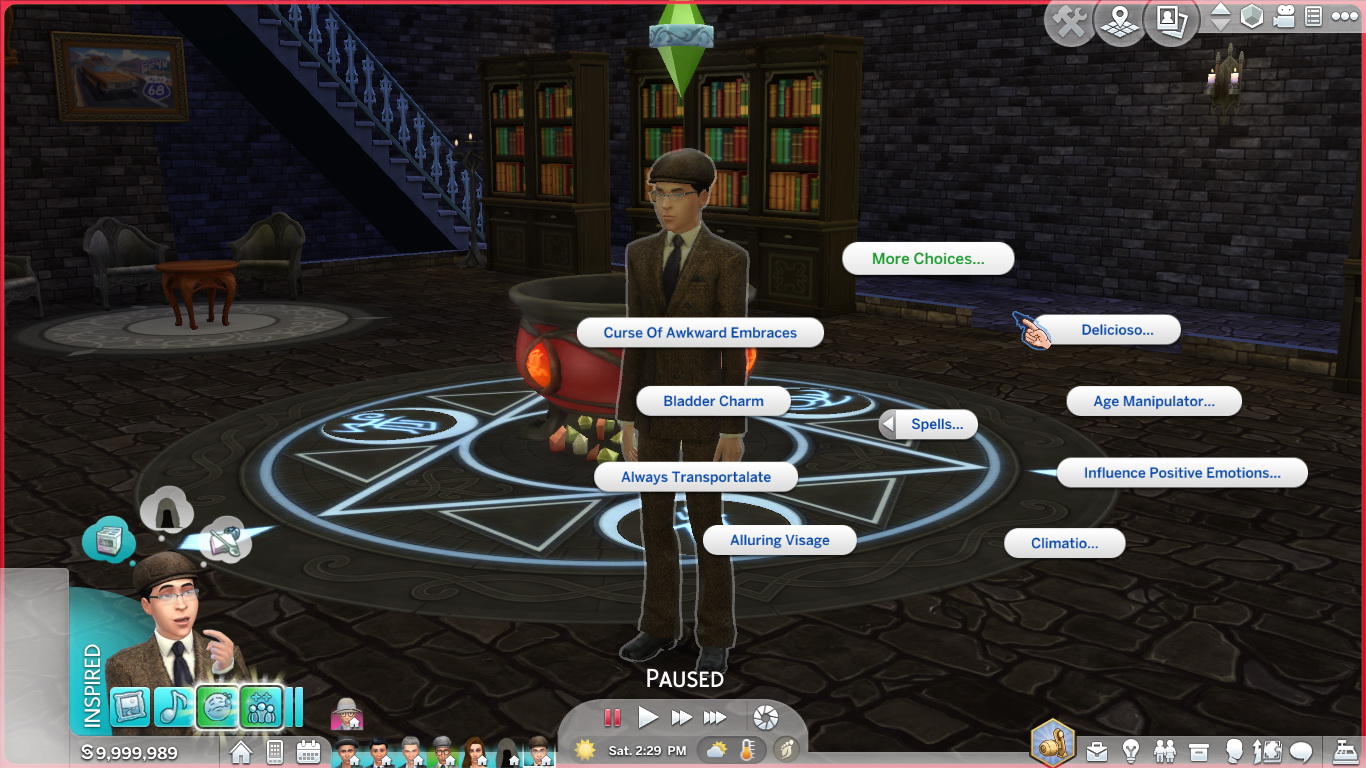Open the Aspirations lightbulb icon
1366x768 pixels.
[x=1130, y=750]
